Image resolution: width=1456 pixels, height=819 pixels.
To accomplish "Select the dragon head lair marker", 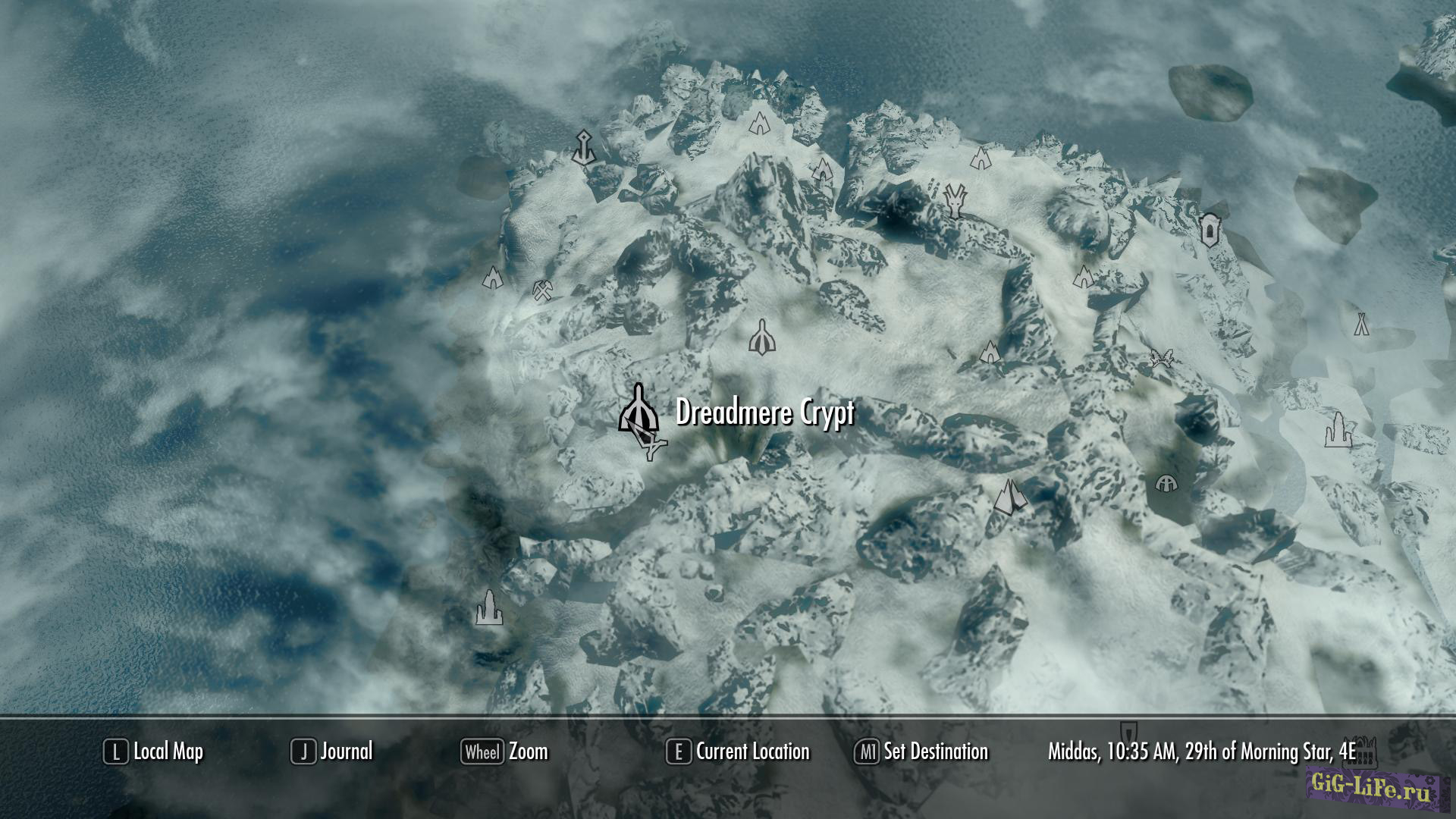I will click(955, 199).
